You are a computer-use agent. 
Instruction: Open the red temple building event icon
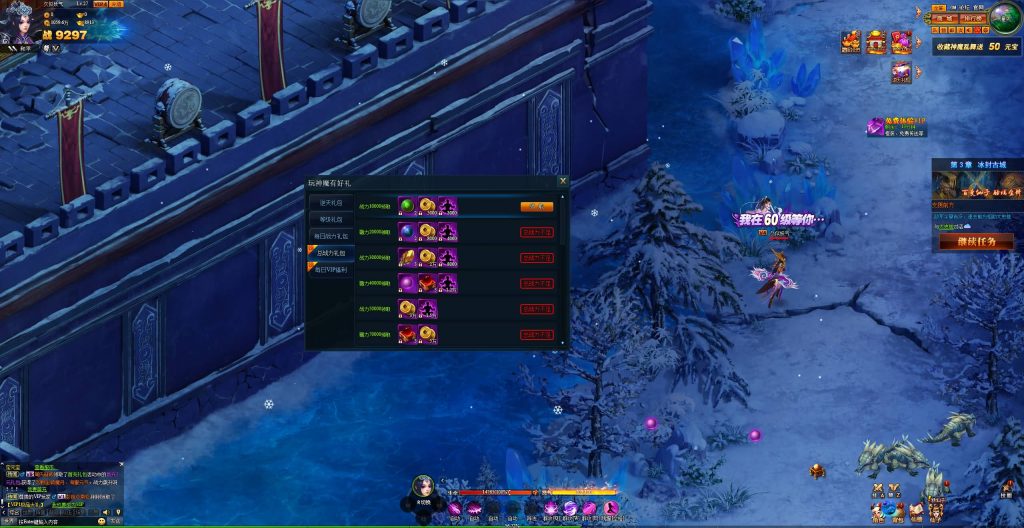coord(876,42)
